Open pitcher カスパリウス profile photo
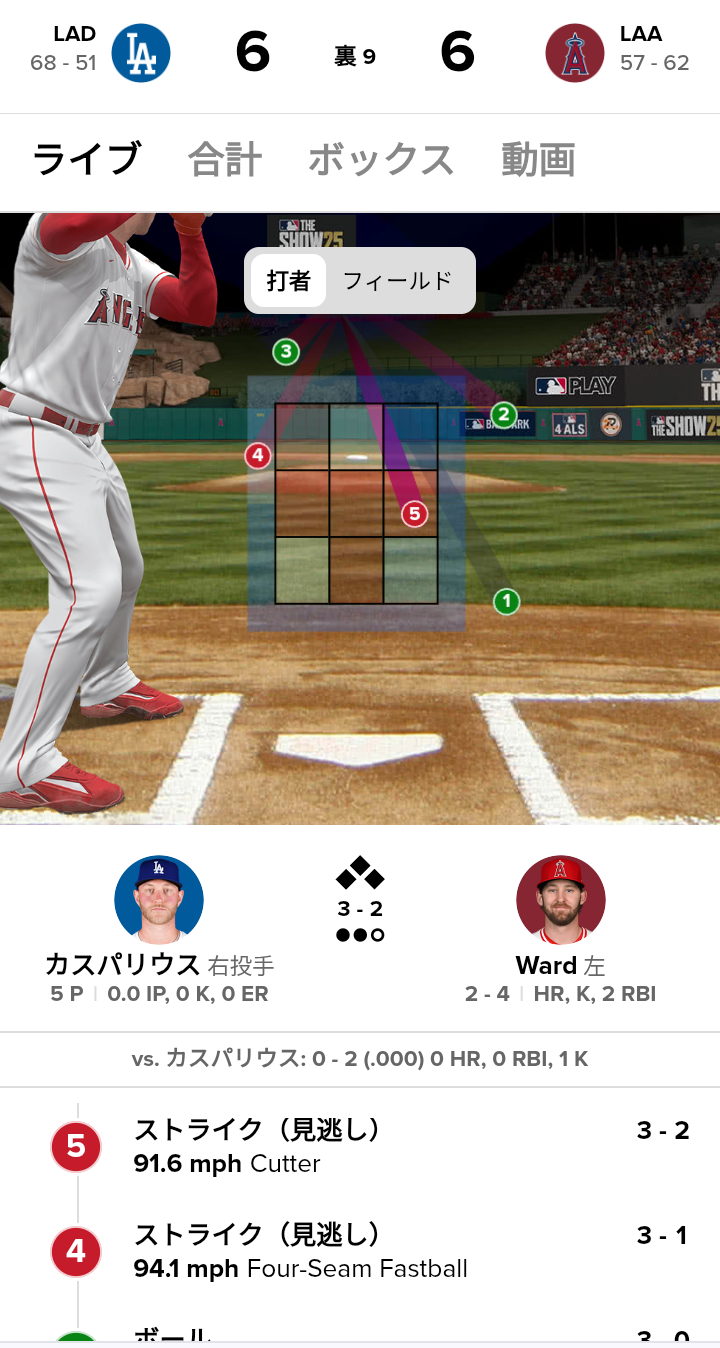720x1348 pixels. pos(159,900)
